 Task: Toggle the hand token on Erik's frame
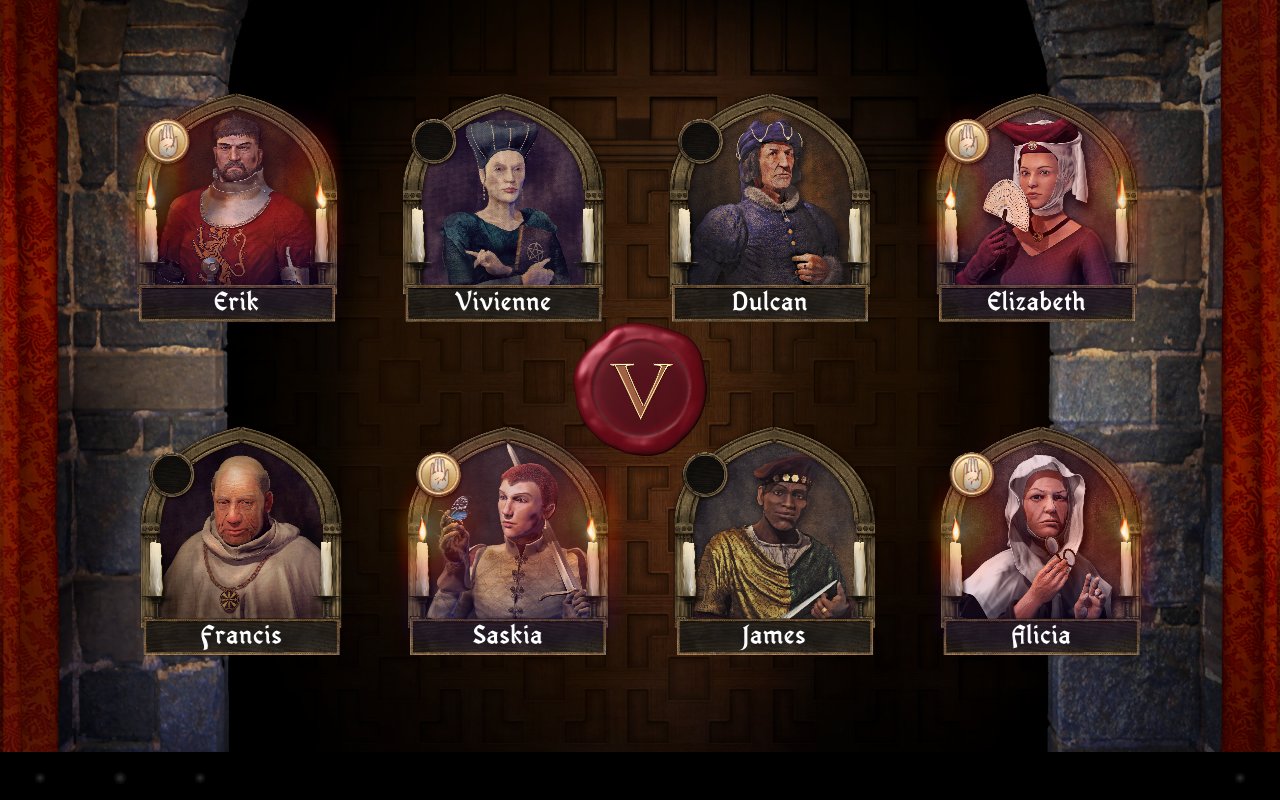click(167, 141)
